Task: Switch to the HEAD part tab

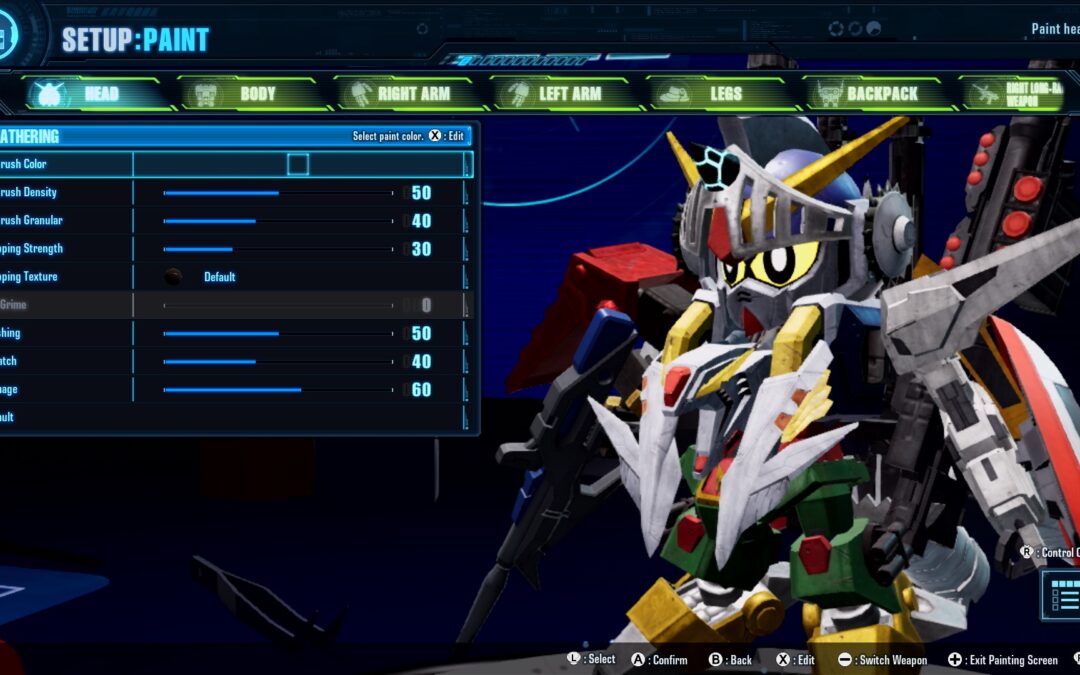Action: click(x=98, y=94)
